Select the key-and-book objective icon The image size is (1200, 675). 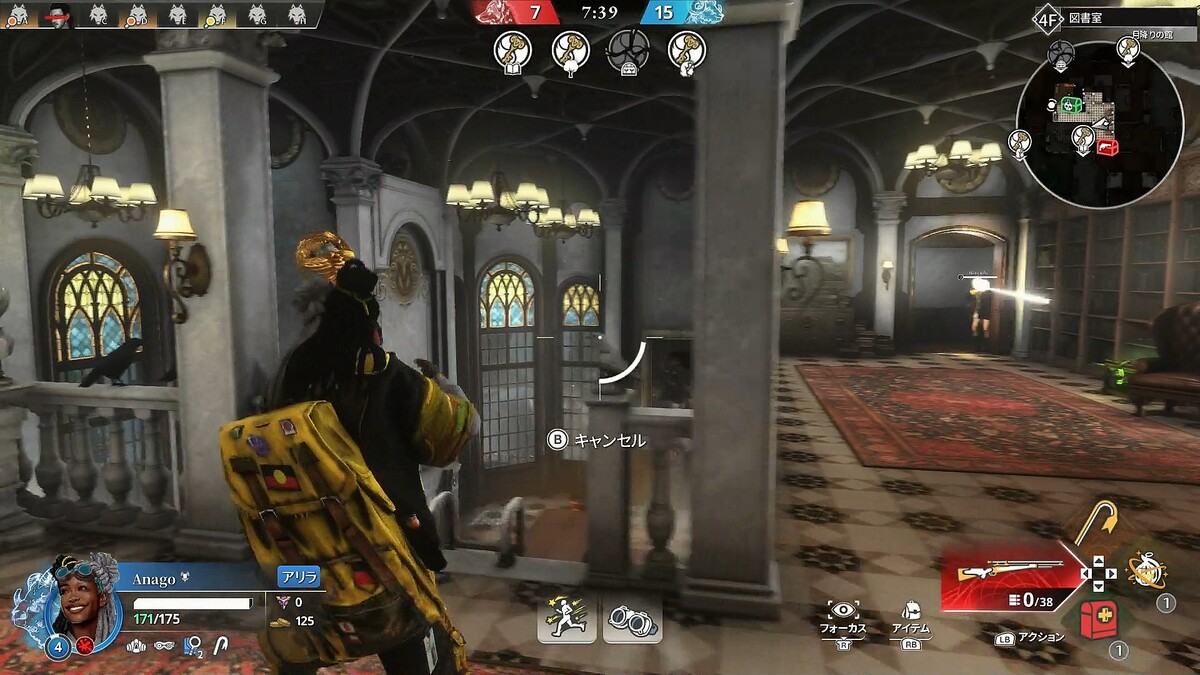512,51
